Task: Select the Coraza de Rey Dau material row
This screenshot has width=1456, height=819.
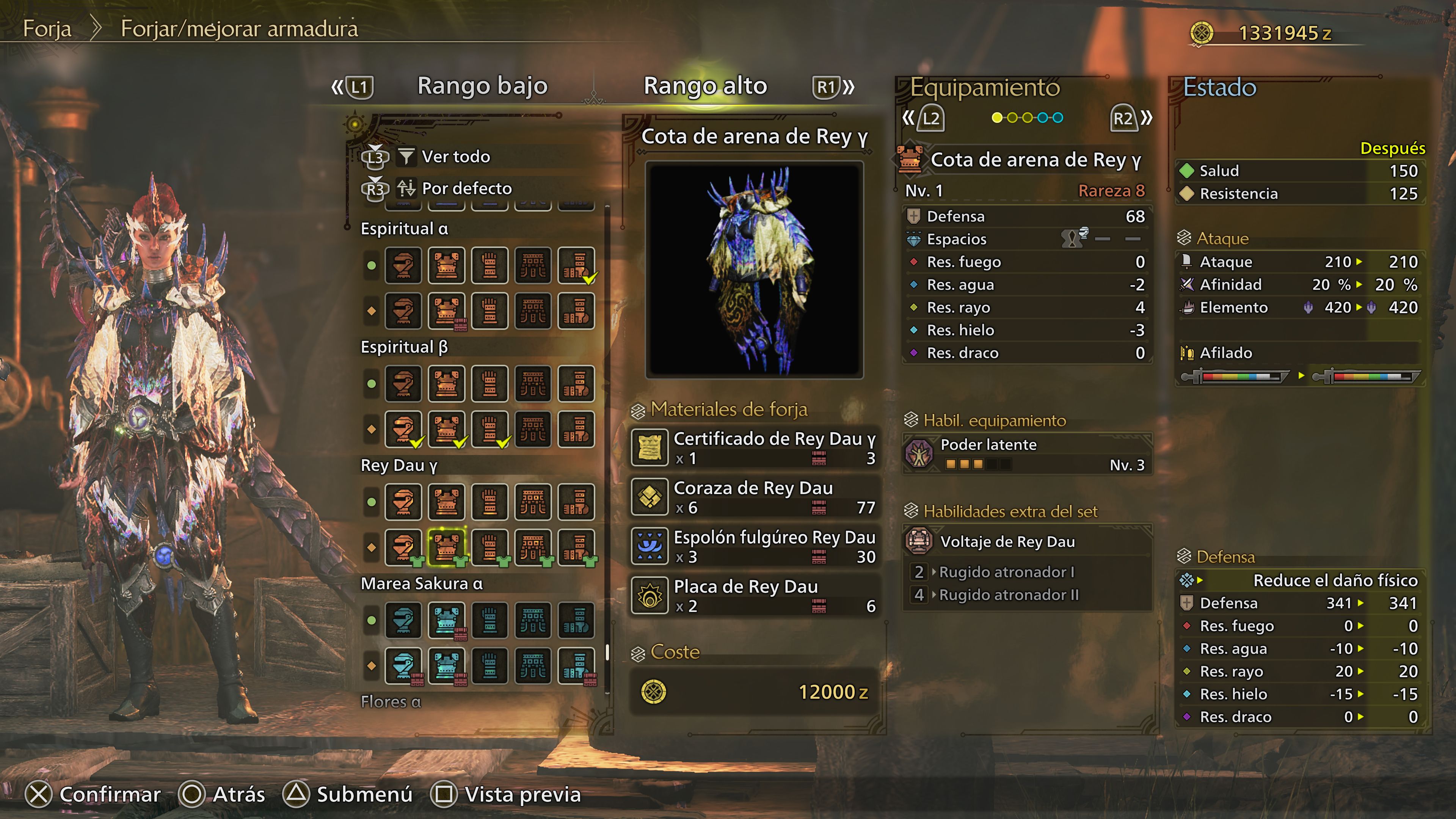Action: click(x=755, y=497)
